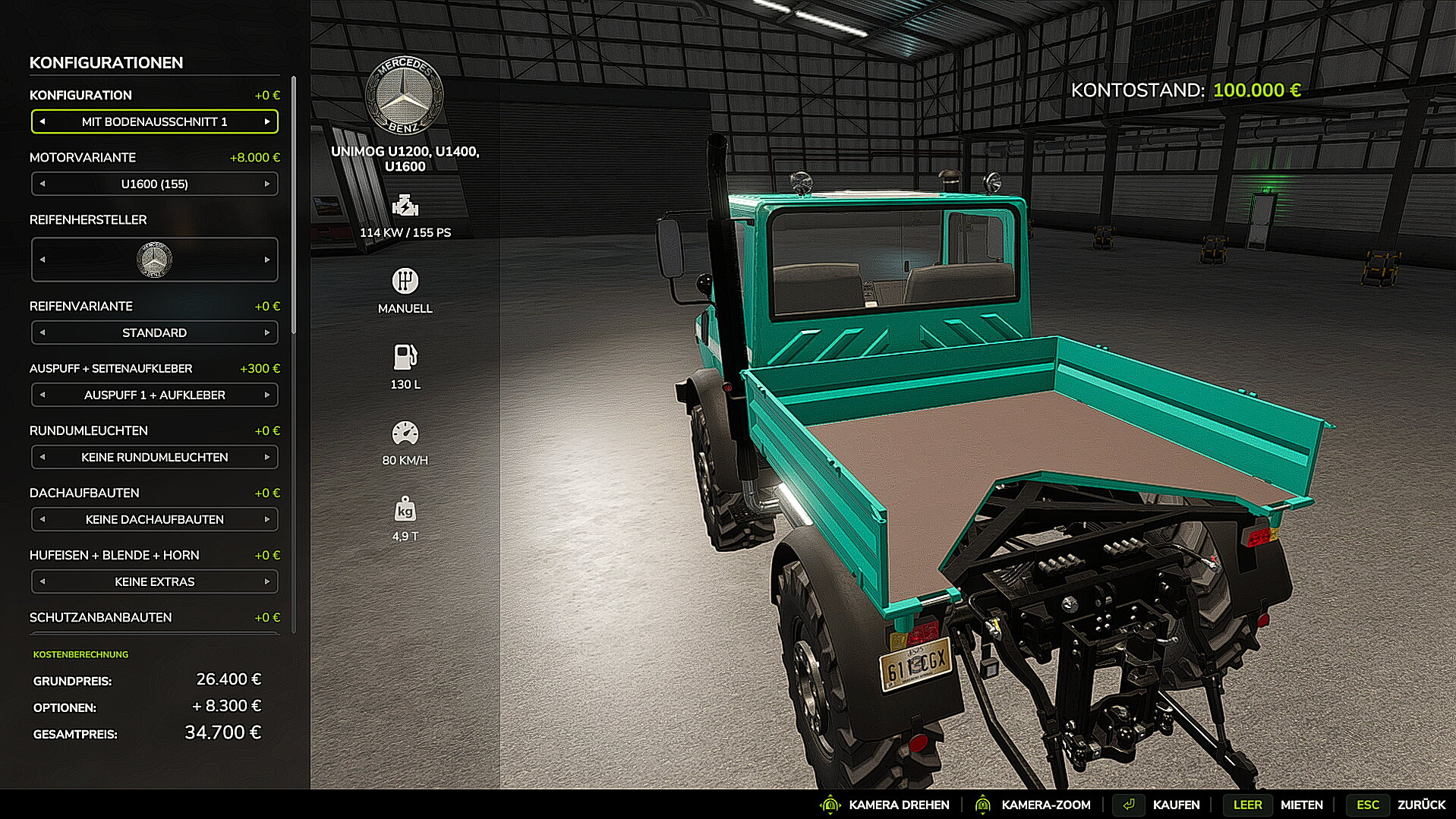
Task: Select next option for Keine Dachaufbauten
Action: pos(267,519)
